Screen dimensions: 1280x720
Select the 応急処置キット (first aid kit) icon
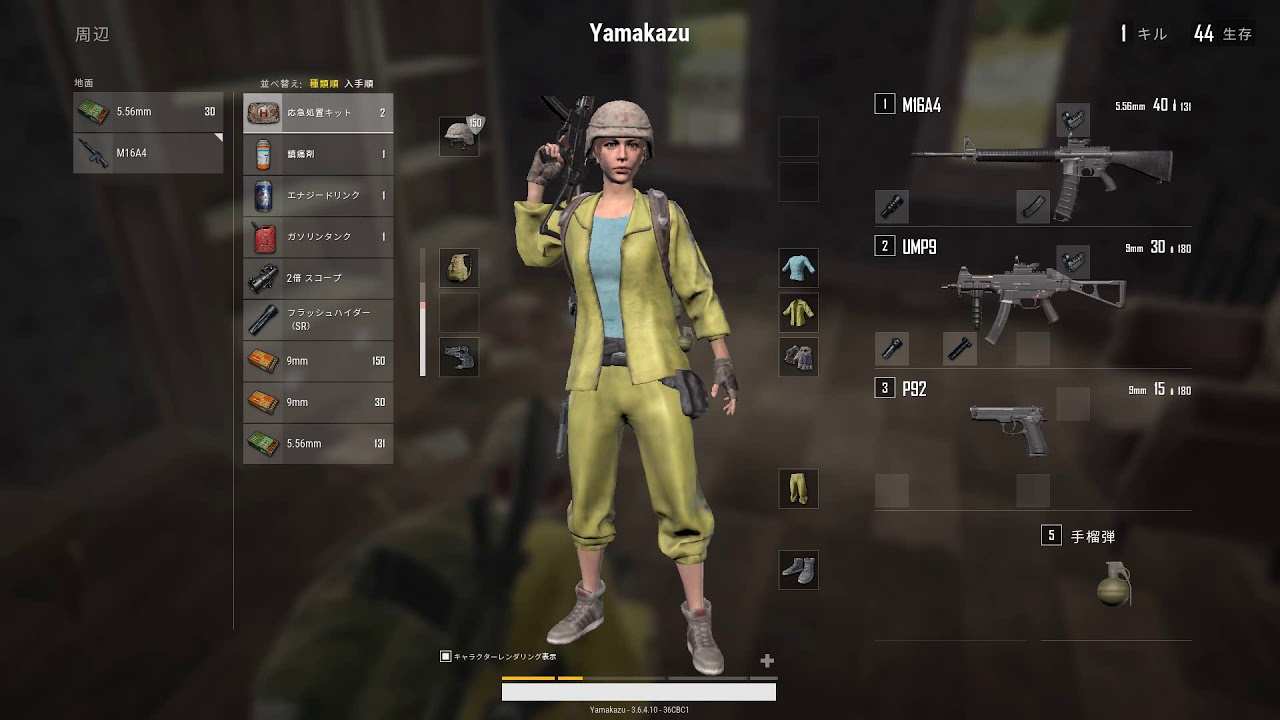263,112
